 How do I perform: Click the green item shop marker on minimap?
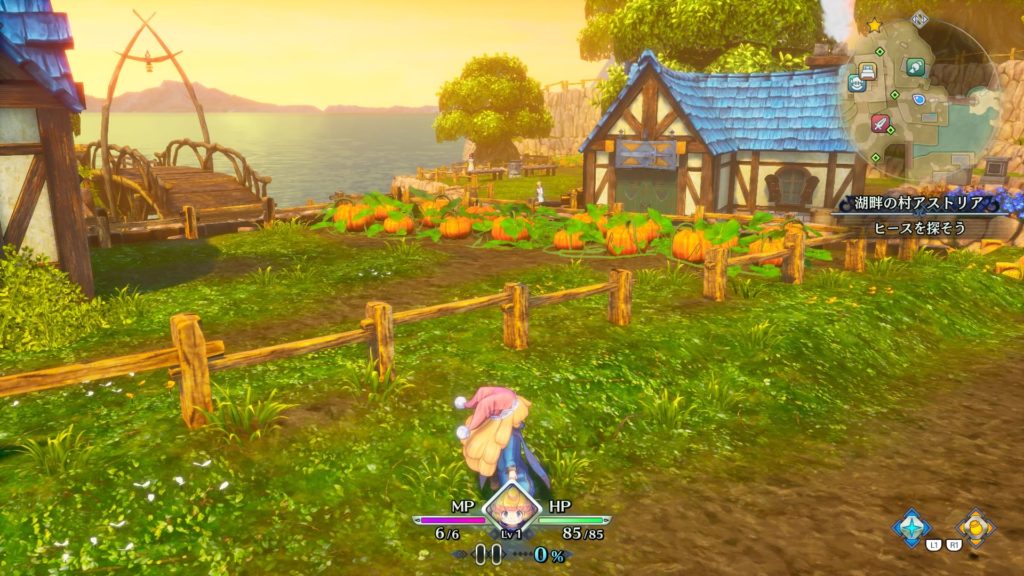coord(915,67)
